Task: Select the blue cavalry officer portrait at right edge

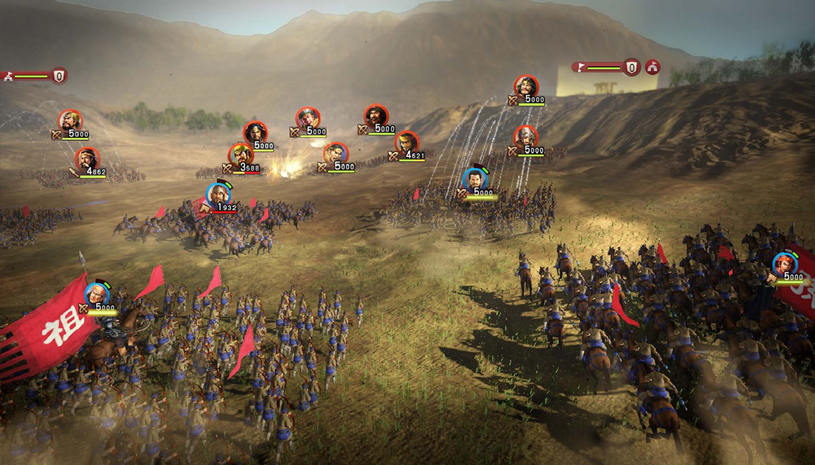Action: [784, 264]
